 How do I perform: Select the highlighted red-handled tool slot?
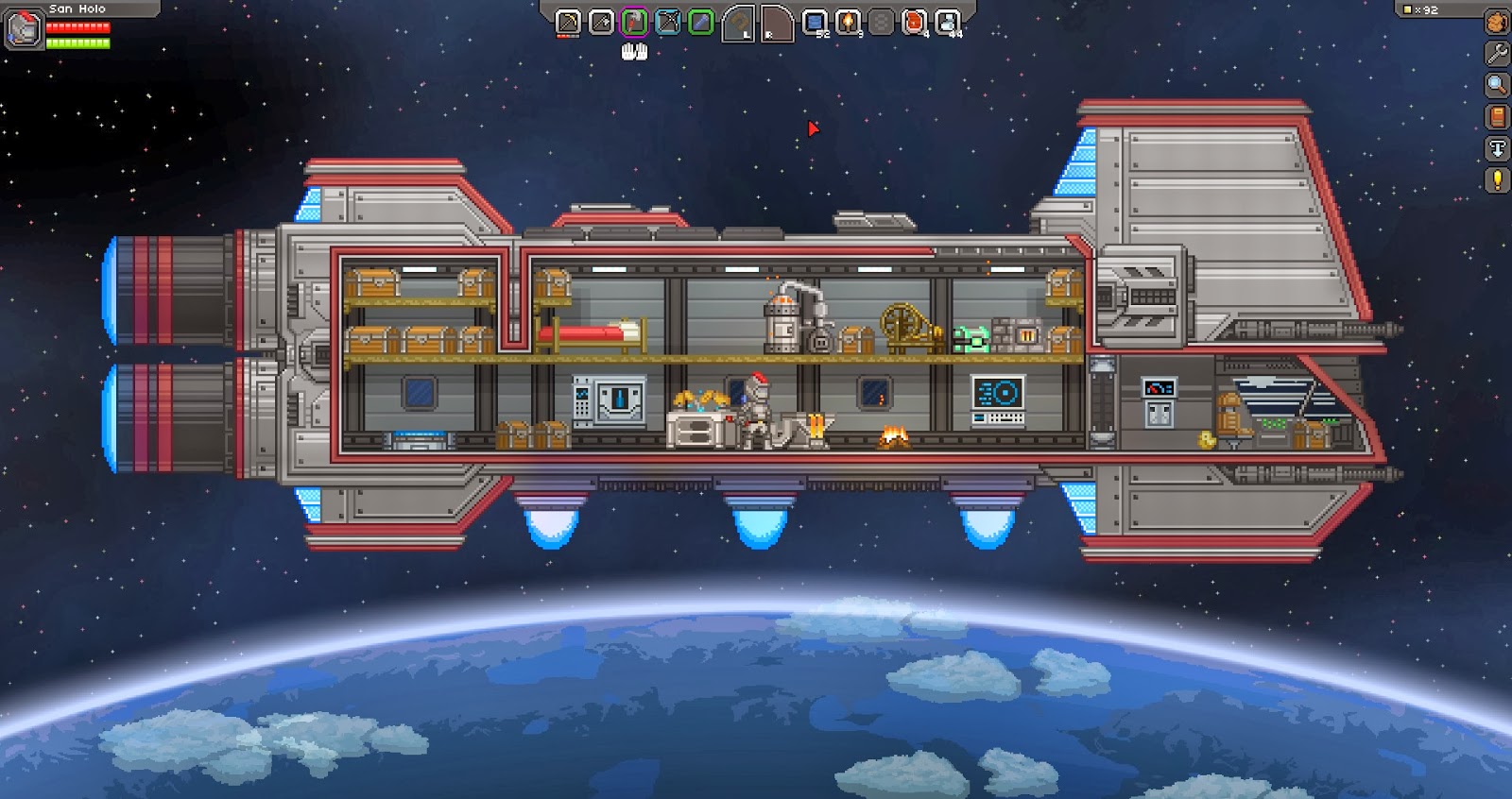(x=634, y=22)
